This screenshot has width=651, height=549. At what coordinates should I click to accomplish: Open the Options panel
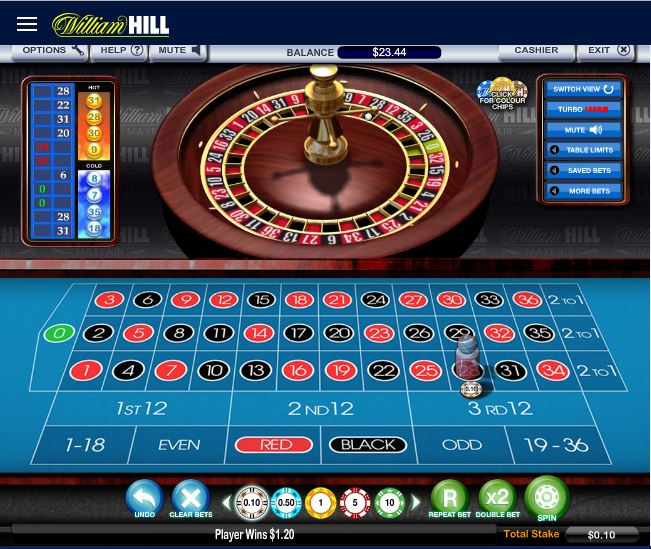coord(51,50)
